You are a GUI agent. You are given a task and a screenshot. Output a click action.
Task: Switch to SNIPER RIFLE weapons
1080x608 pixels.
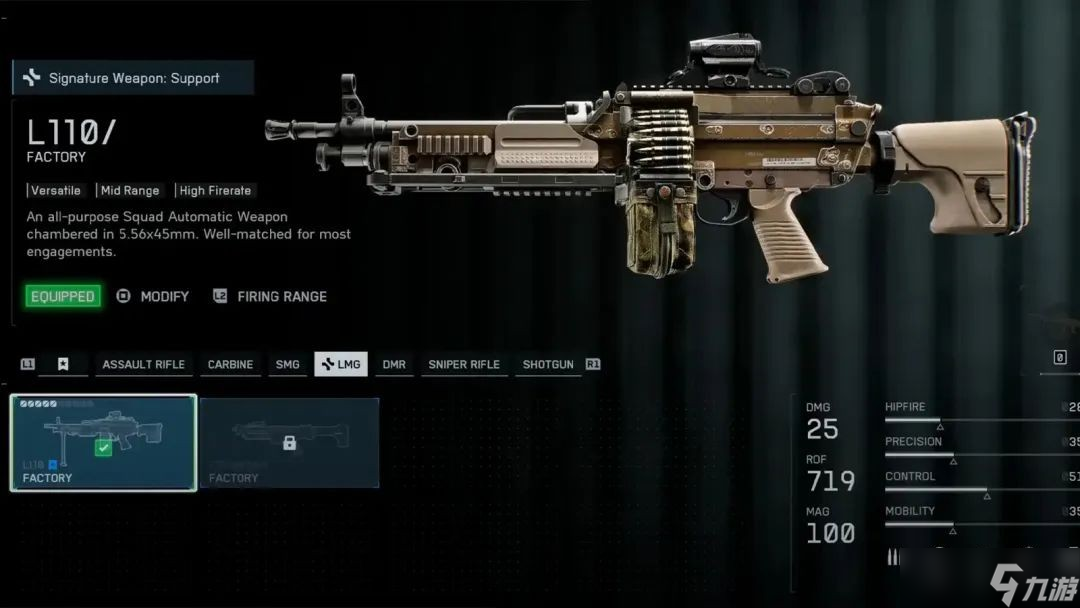464,364
